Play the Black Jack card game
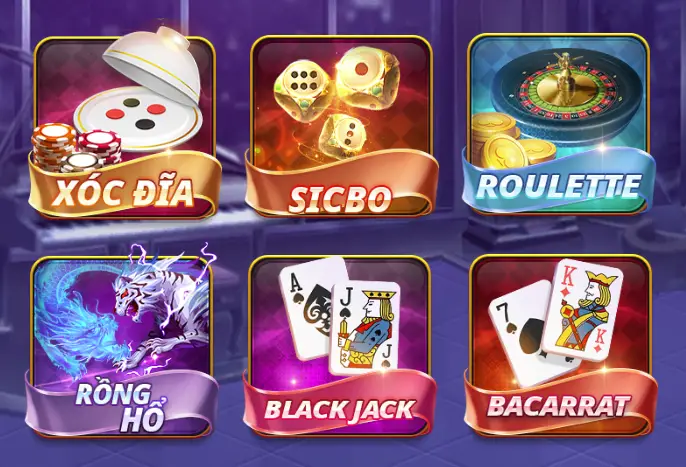This screenshot has height=467, width=686. point(341,343)
